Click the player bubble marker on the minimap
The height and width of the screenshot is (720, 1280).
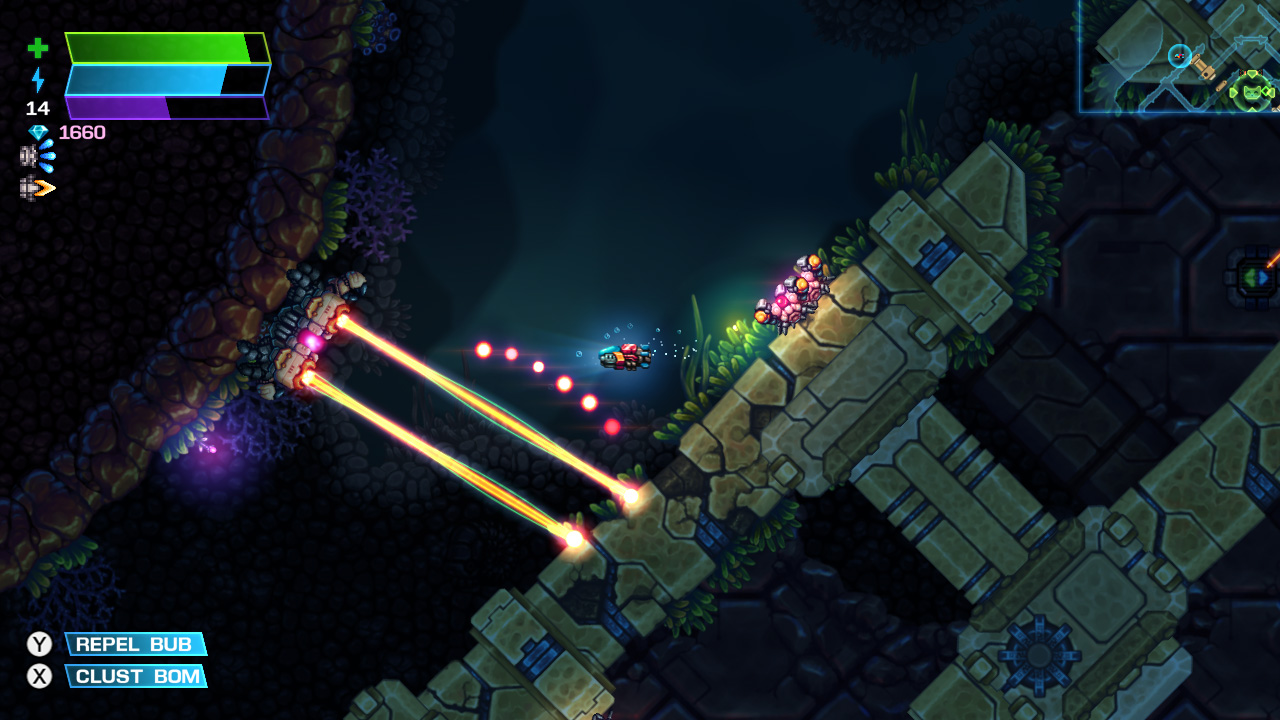[x=1179, y=55]
